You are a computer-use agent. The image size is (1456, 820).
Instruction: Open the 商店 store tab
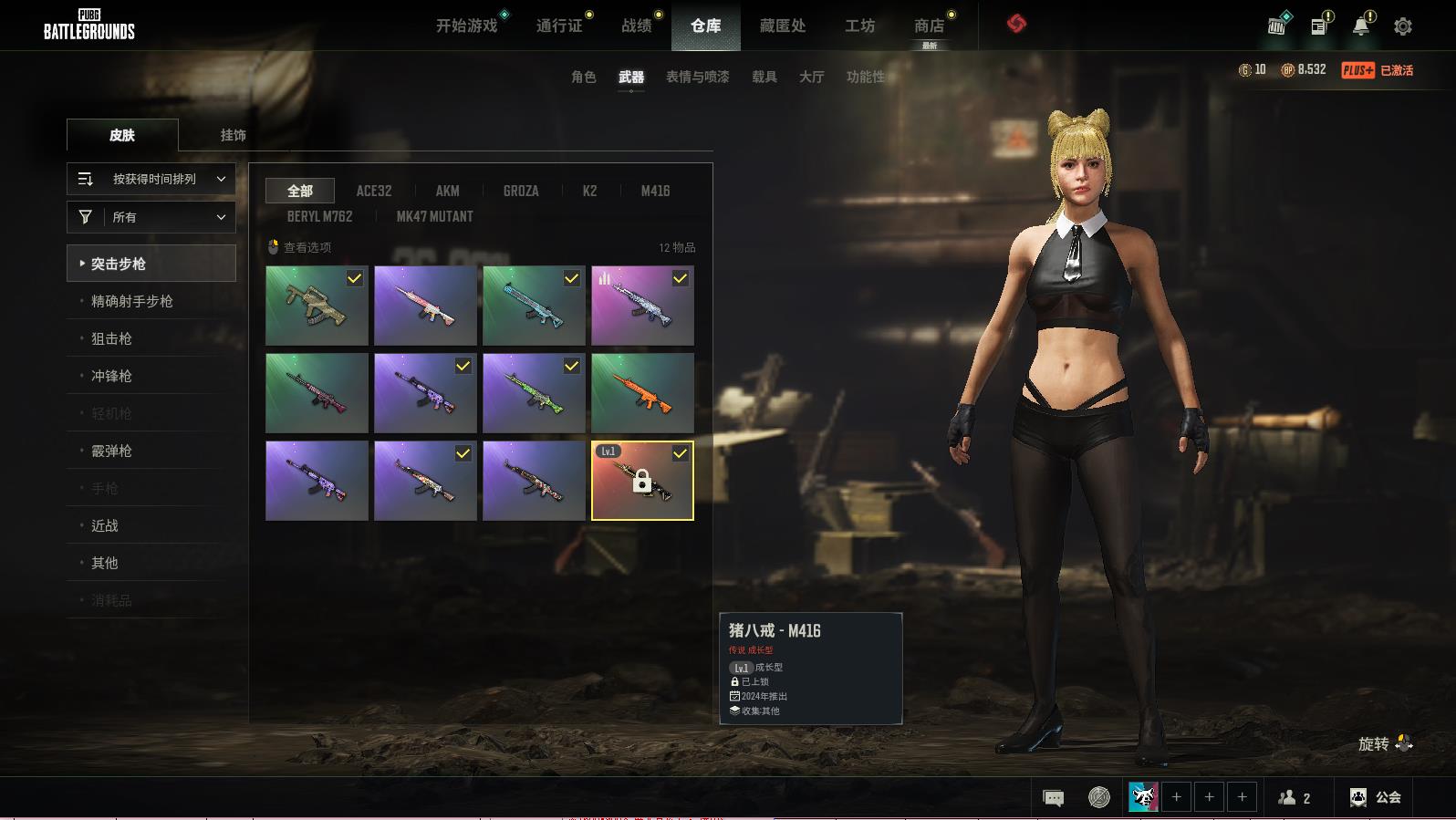click(929, 26)
